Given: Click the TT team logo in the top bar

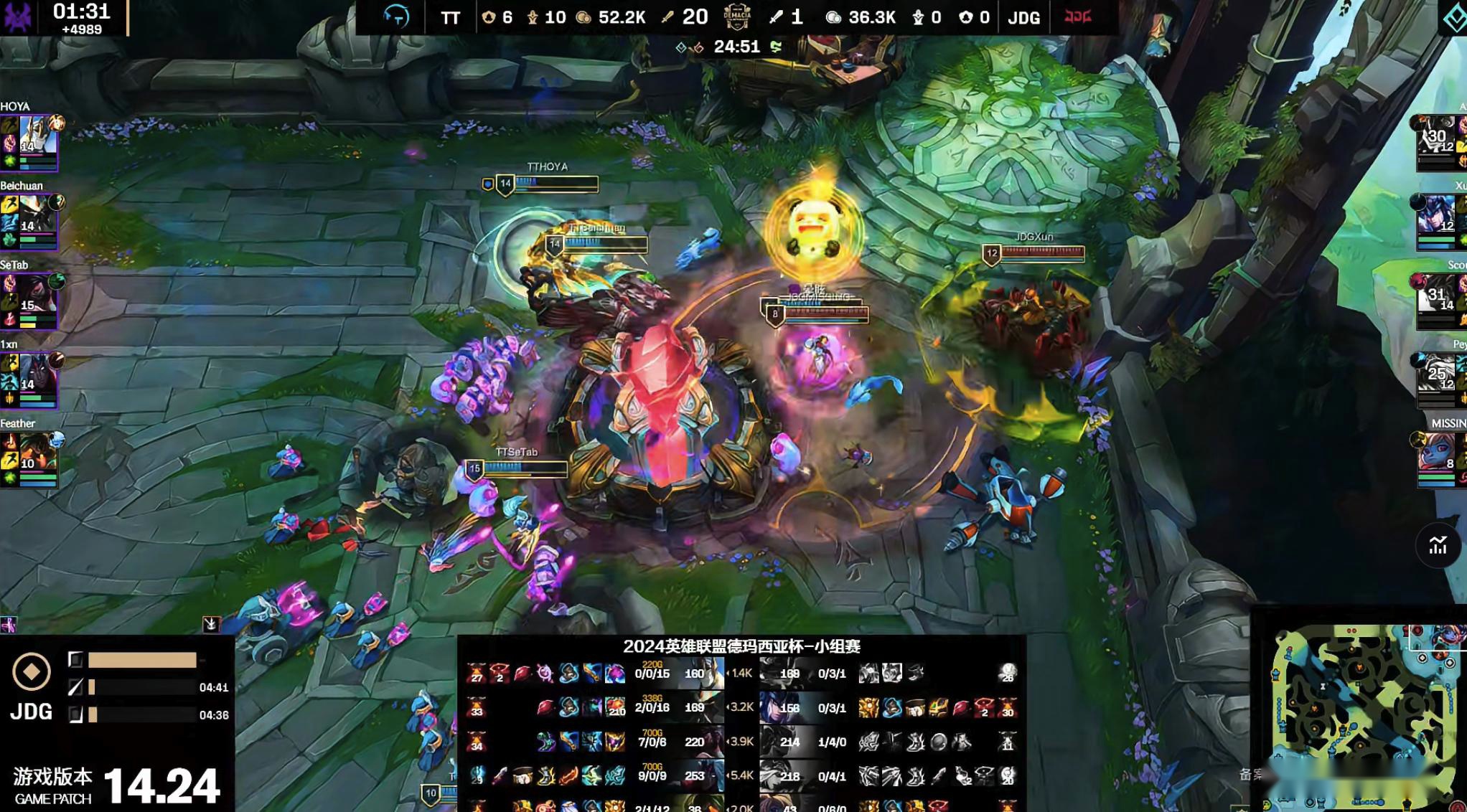Looking at the screenshot, I should tap(396, 16).
